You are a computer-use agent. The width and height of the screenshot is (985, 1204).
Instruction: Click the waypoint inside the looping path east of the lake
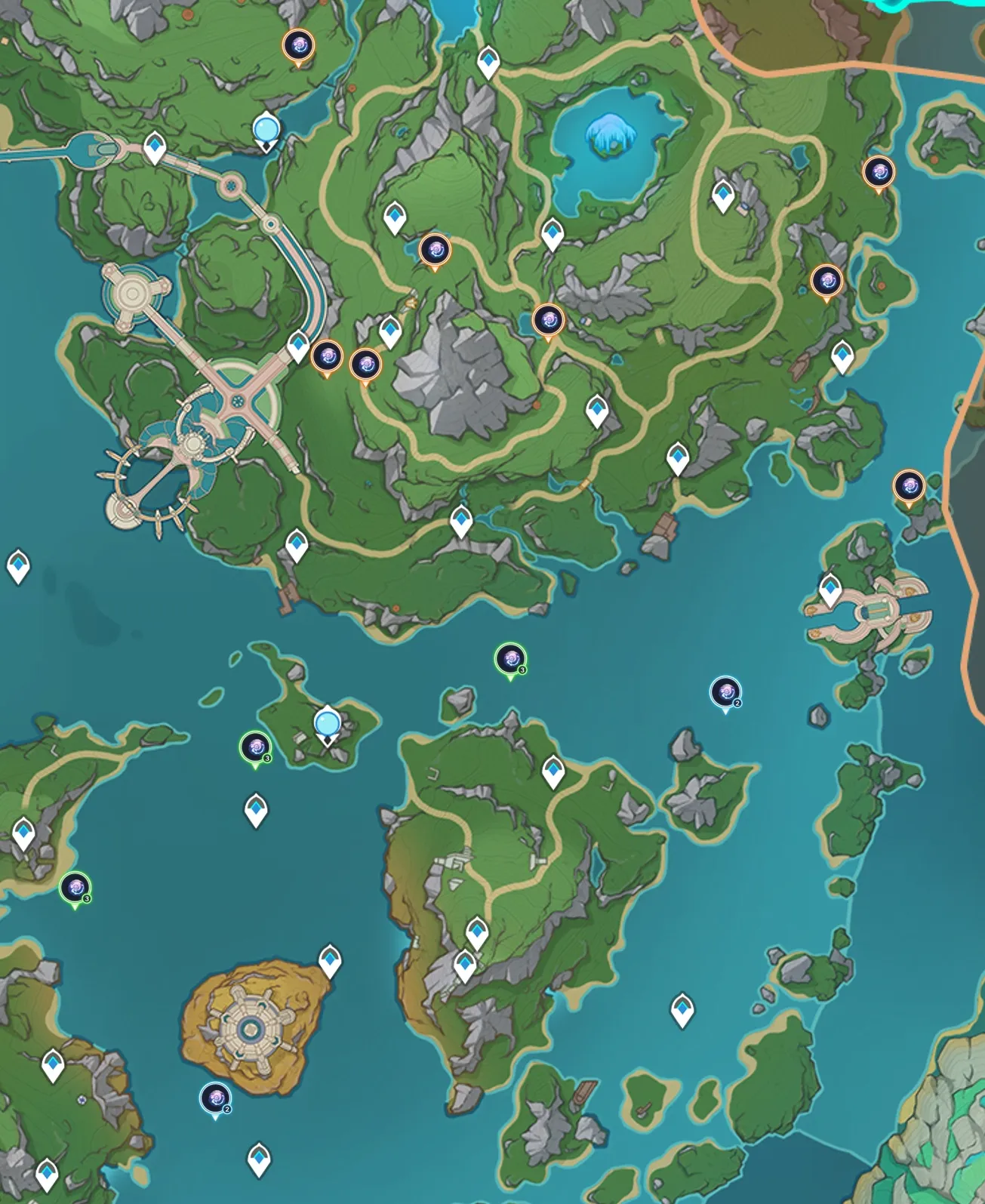click(723, 195)
